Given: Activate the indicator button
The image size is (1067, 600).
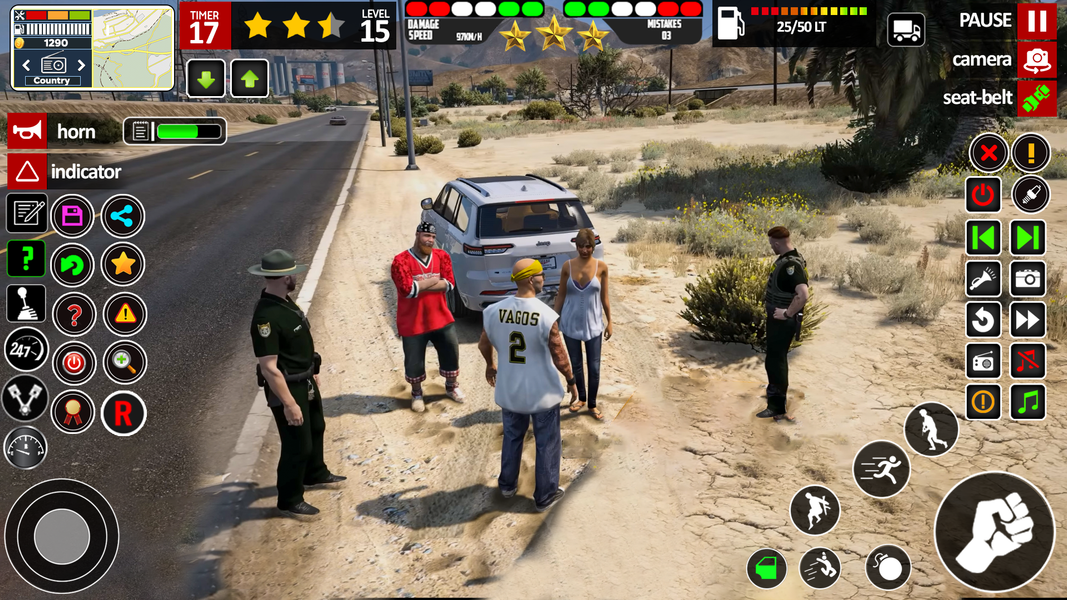Looking at the screenshot, I should 27,172.
